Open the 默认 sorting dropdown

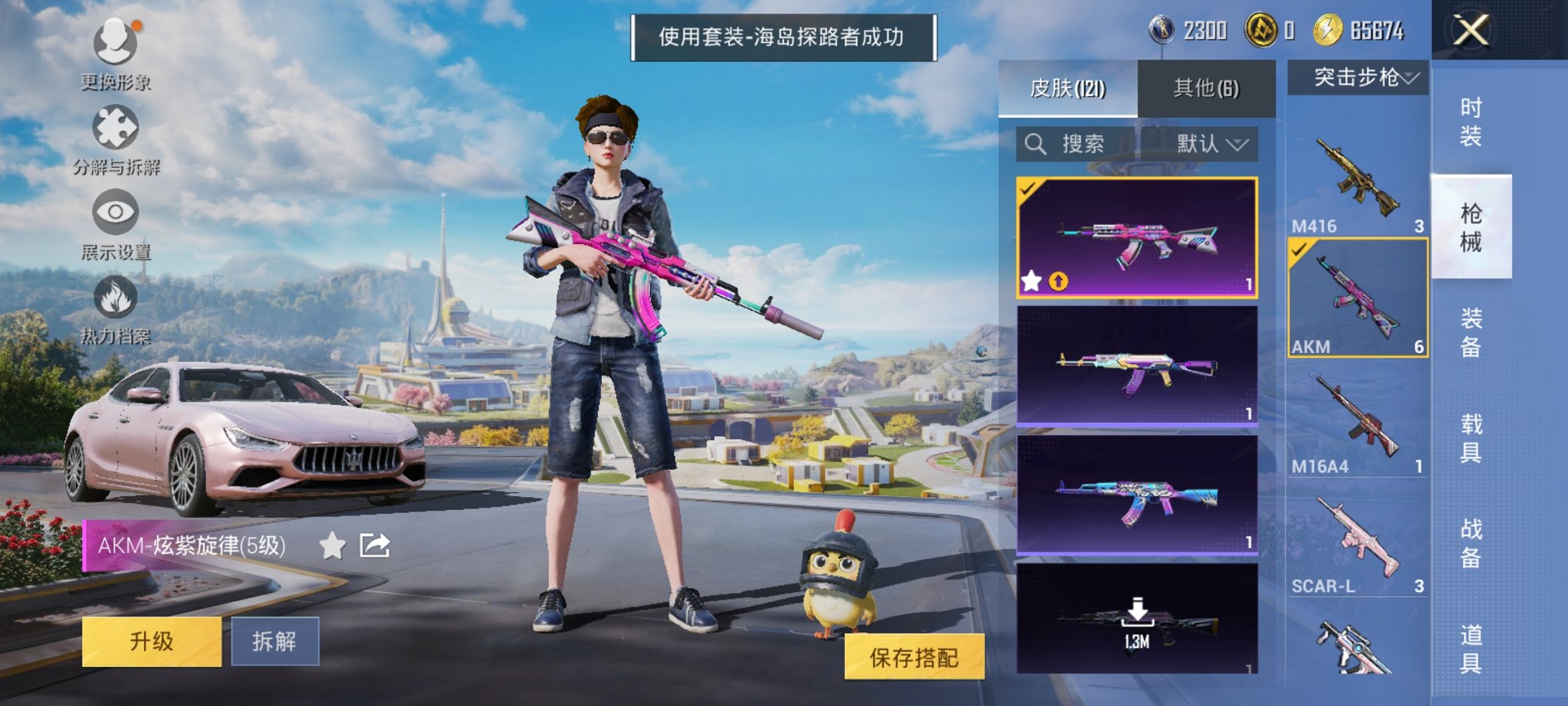click(x=1213, y=145)
